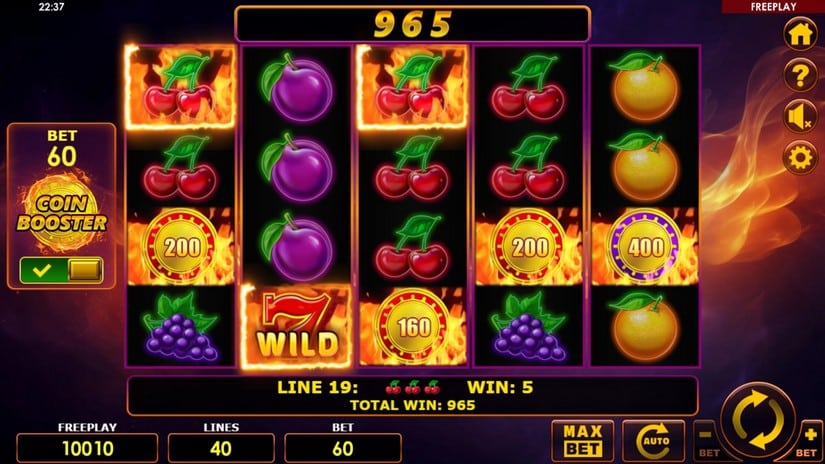The image size is (825, 464).
Task: Activate AUTO spin mode
Action: tap(652, 440)
